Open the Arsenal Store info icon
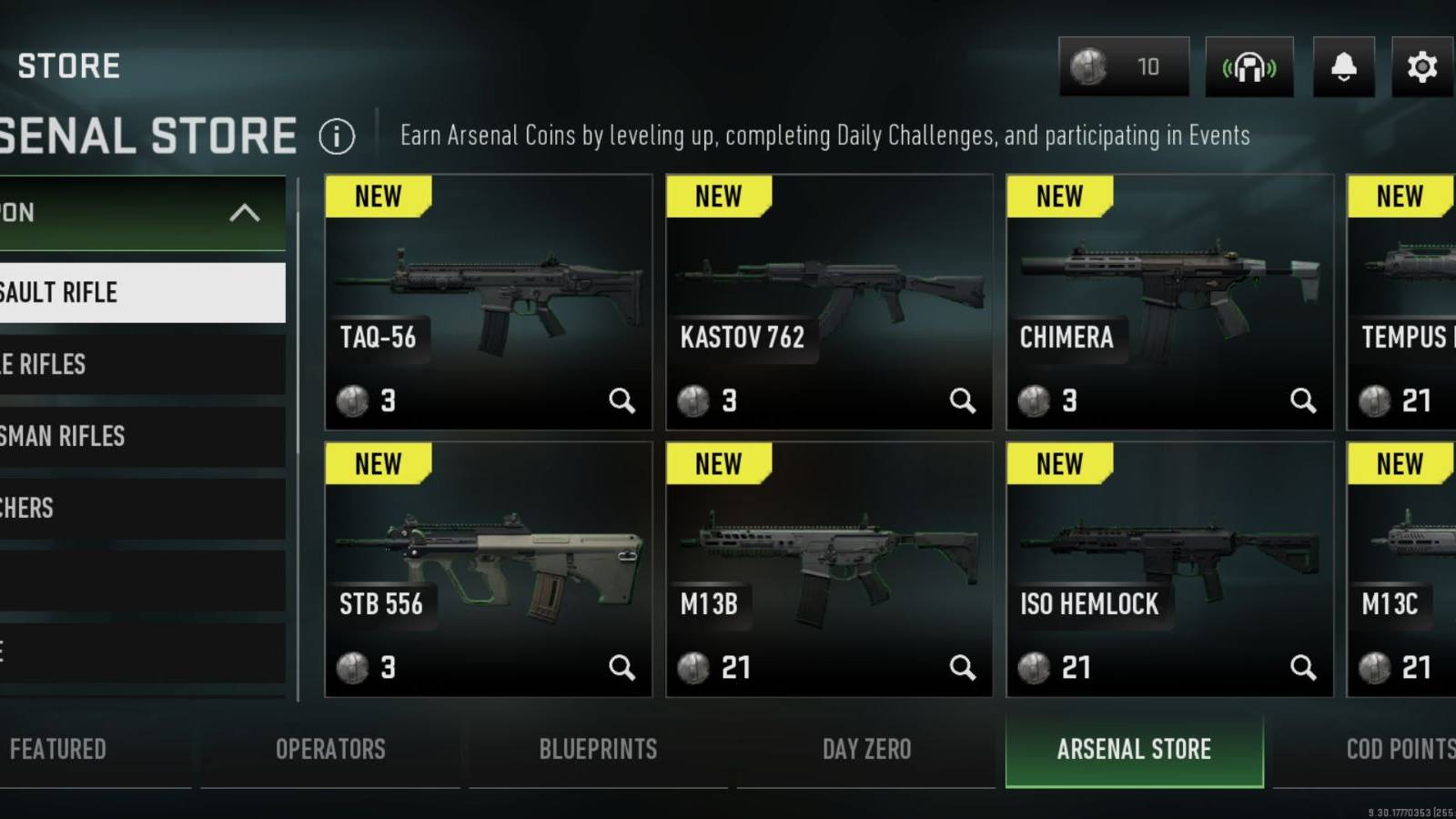 pyautogui.click(x=337, y=136)
